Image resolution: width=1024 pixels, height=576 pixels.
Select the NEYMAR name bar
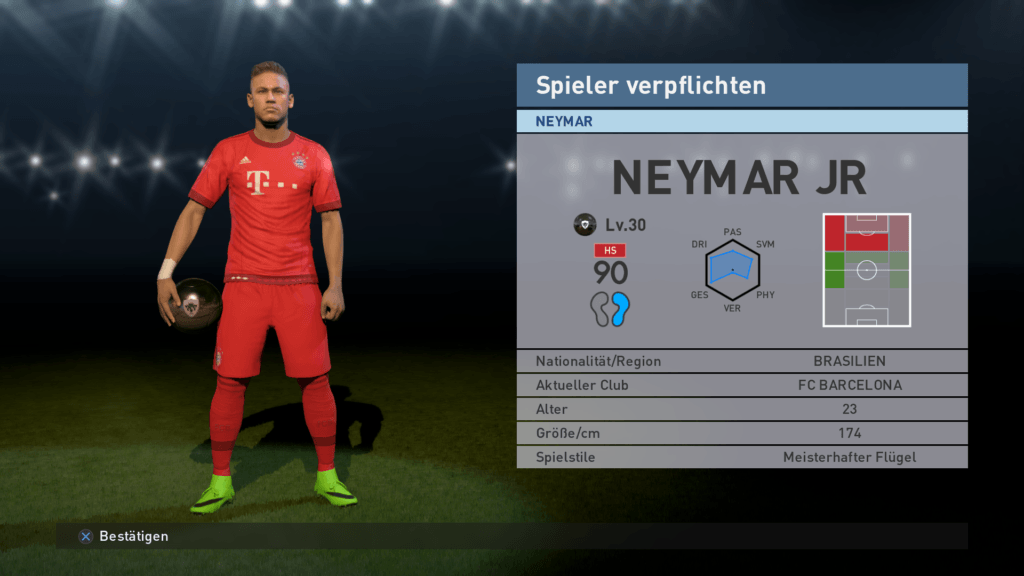point(741,121)
